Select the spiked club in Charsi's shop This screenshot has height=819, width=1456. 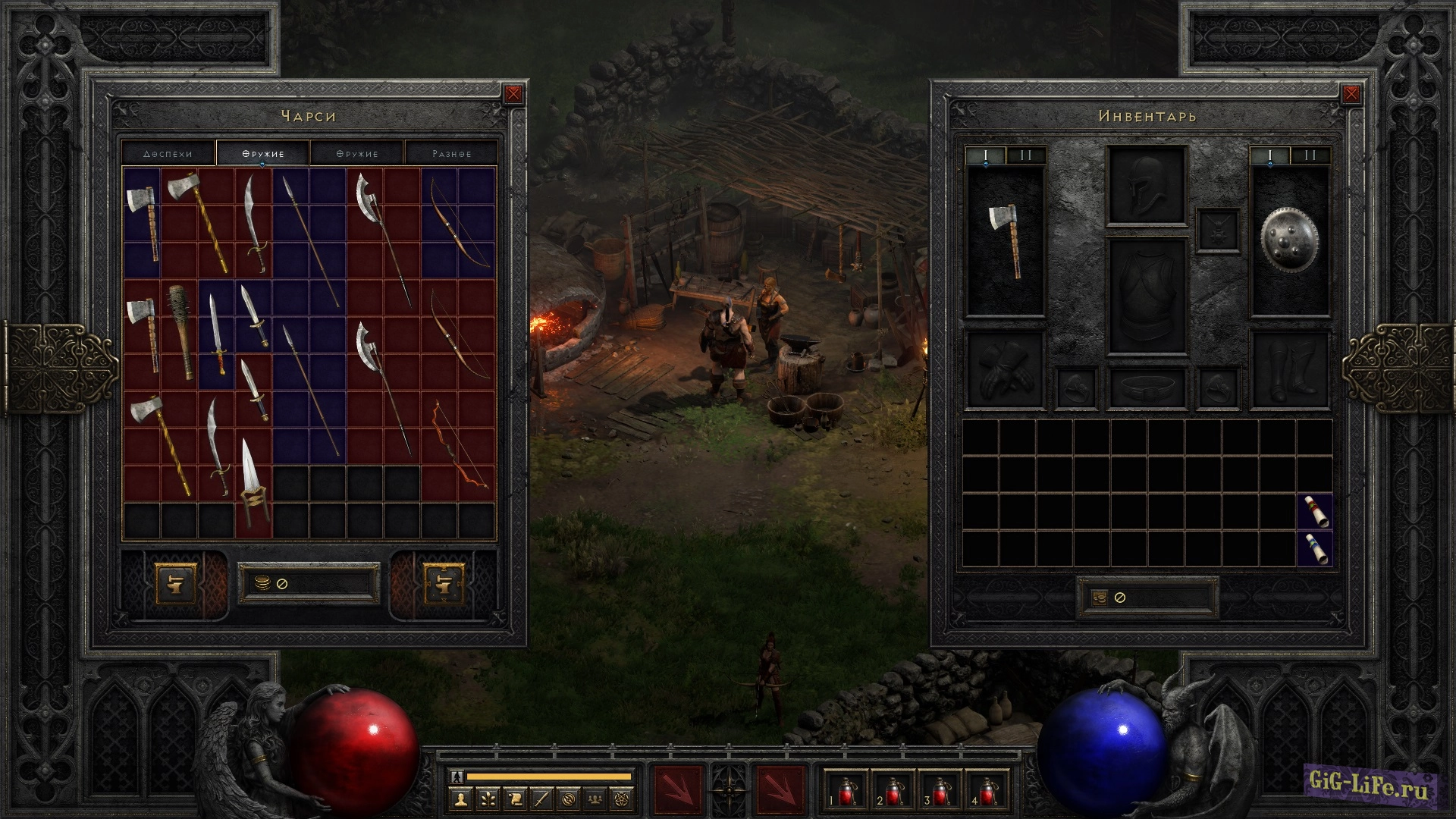(x=179, y=333)
